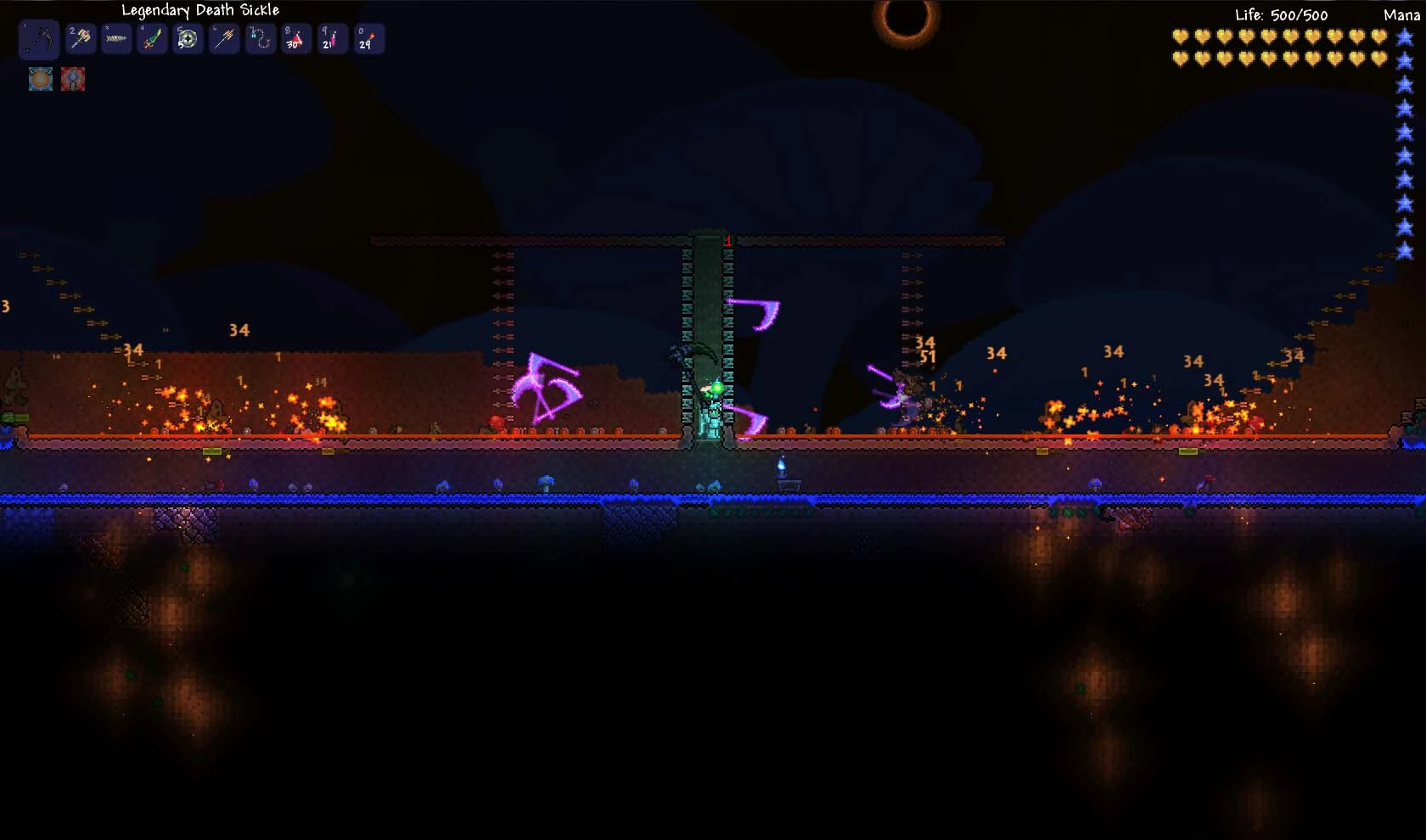
Task: Choose the golden trident in slot 6
Action: tap(224, 39)
